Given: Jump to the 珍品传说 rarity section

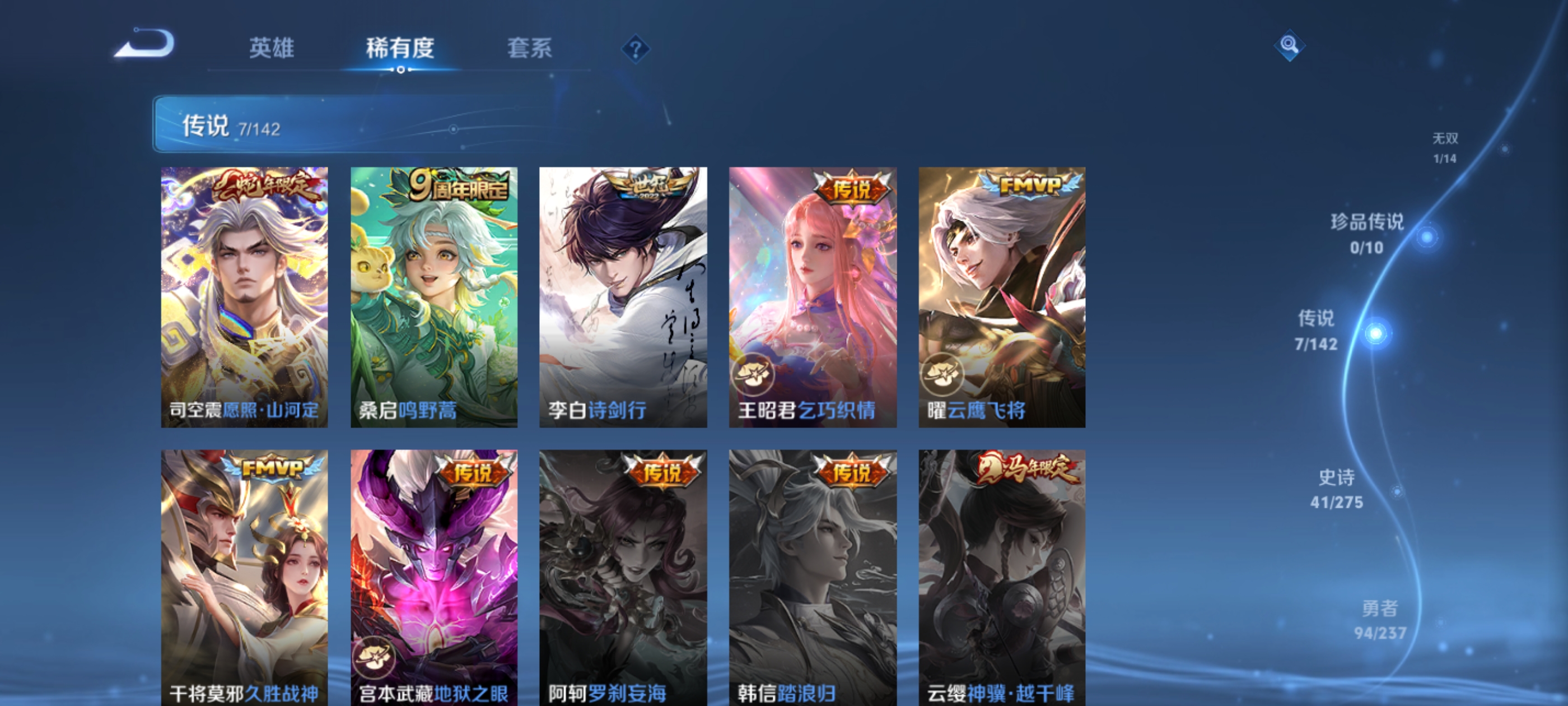Looking at the screenshot, I should click(x=1366, y=235).
